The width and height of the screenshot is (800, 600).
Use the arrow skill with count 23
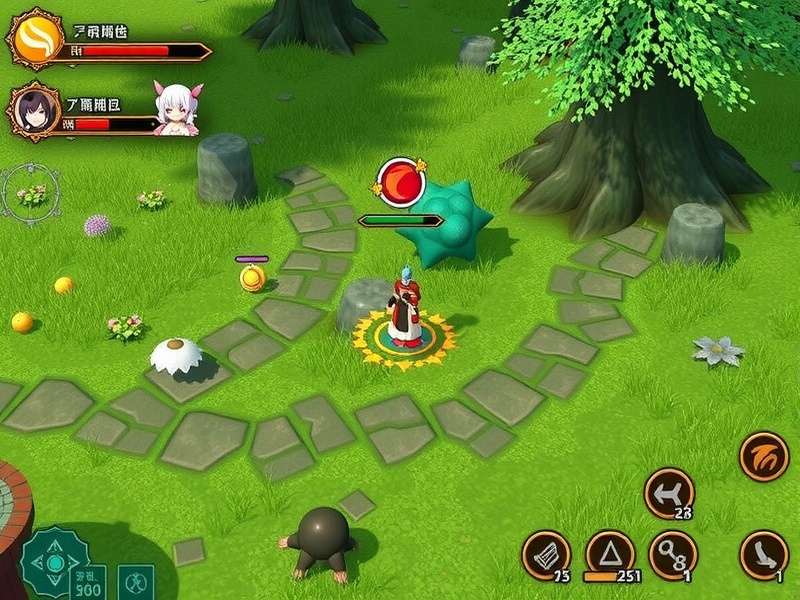pyautogui.click(x=669, y=493)
